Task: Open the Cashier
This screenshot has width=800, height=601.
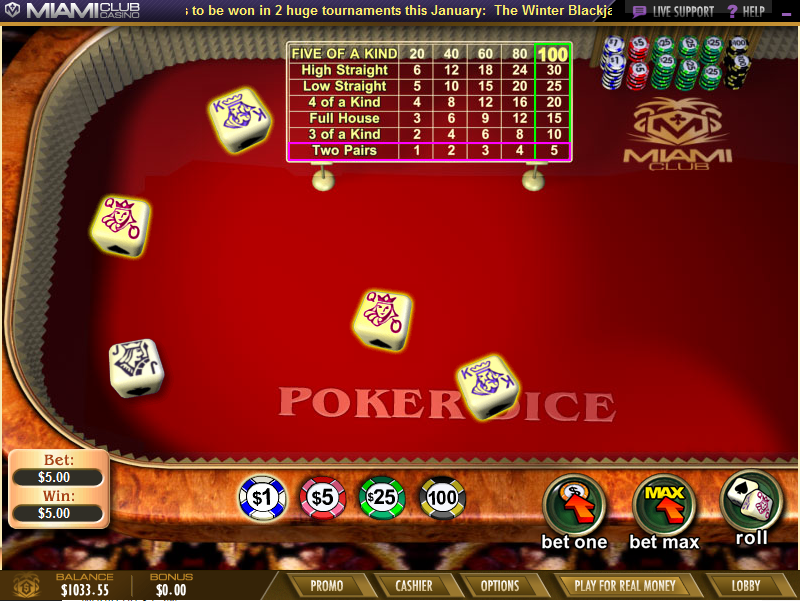Action: [x=413, y=586]
